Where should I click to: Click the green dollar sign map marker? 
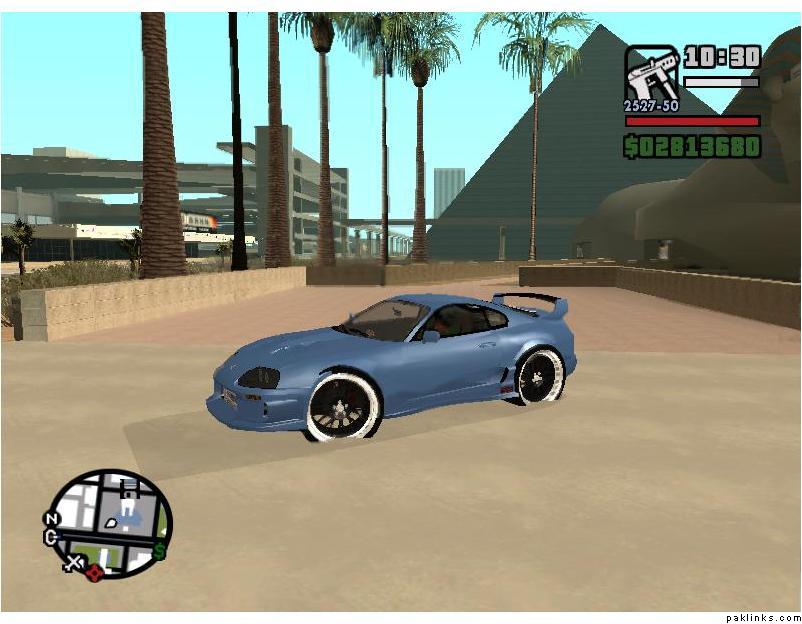159,551
